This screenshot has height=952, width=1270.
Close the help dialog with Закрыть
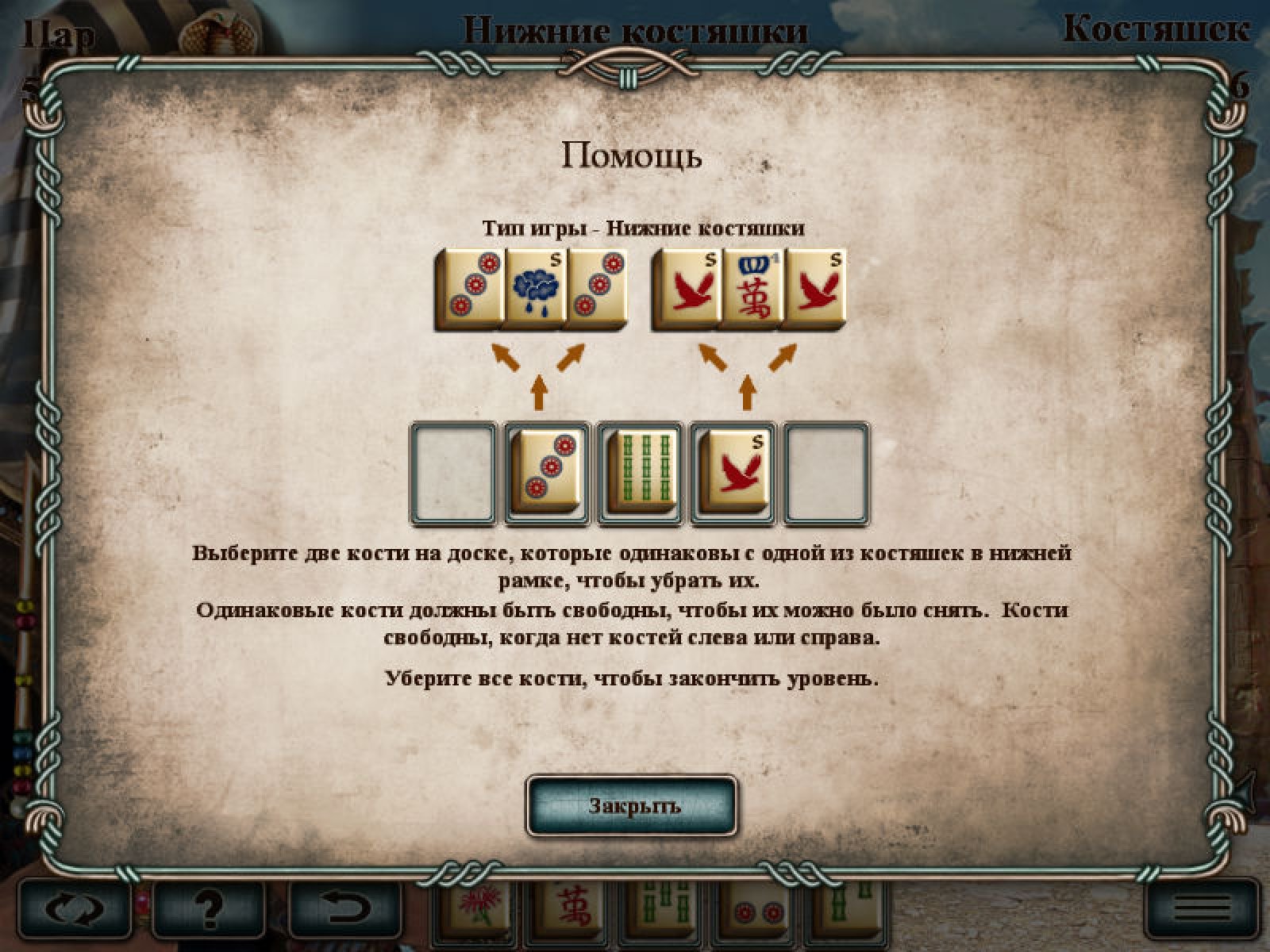(632, 806)
